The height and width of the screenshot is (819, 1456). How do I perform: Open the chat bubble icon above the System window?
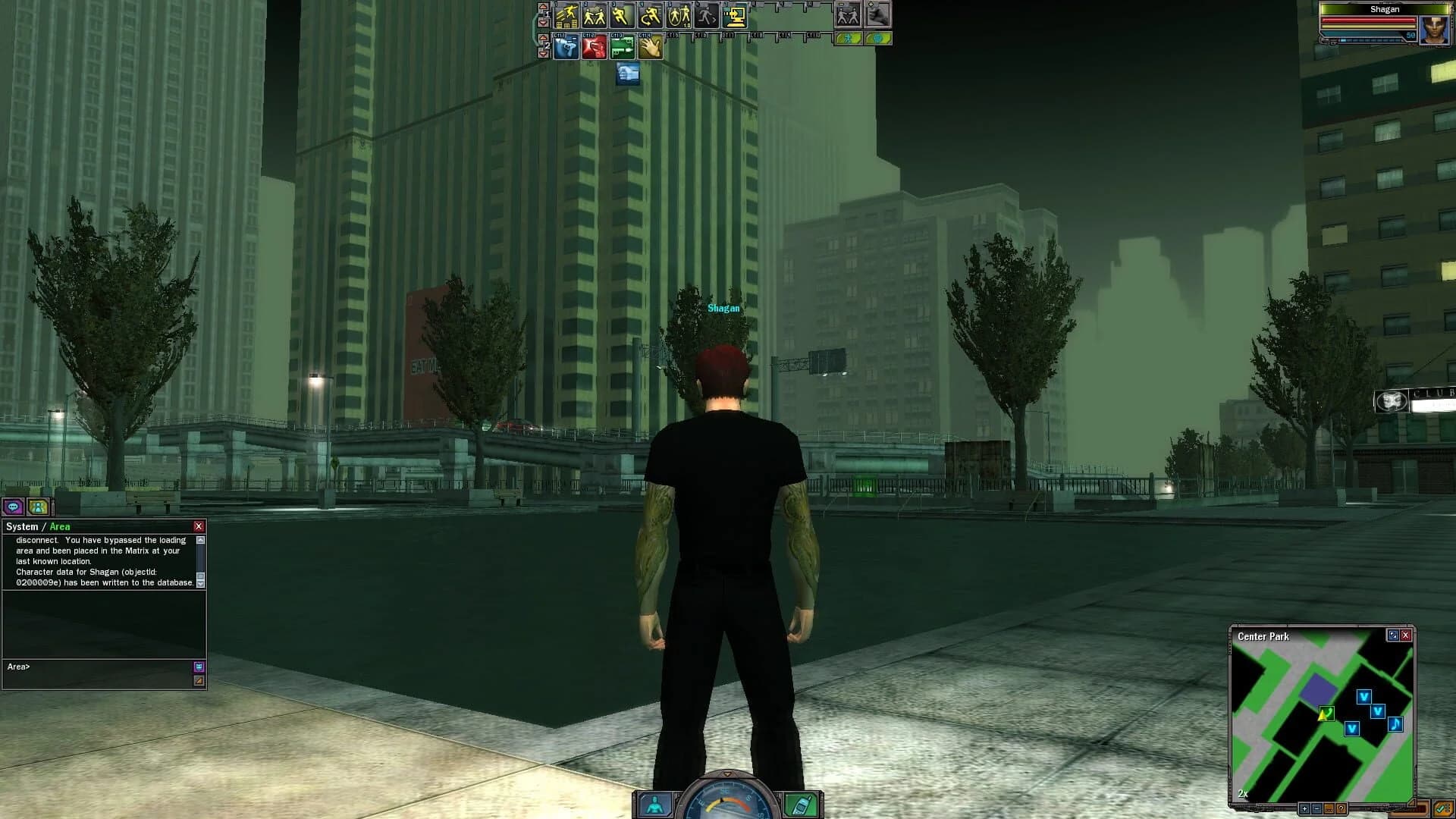point(13,506)
